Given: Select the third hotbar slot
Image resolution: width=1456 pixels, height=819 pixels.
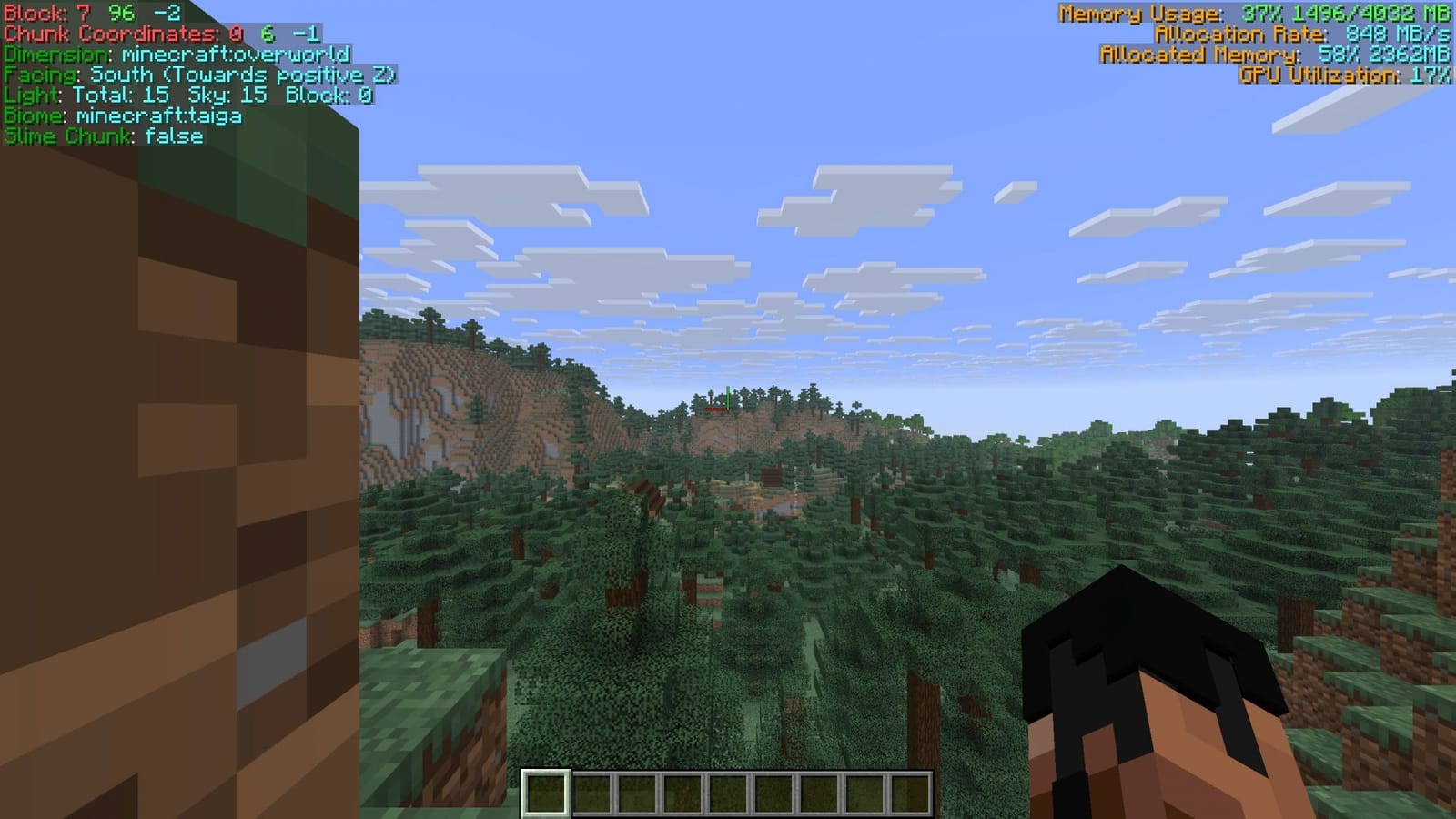Looking at the screenshot, I should coord(638,791).
